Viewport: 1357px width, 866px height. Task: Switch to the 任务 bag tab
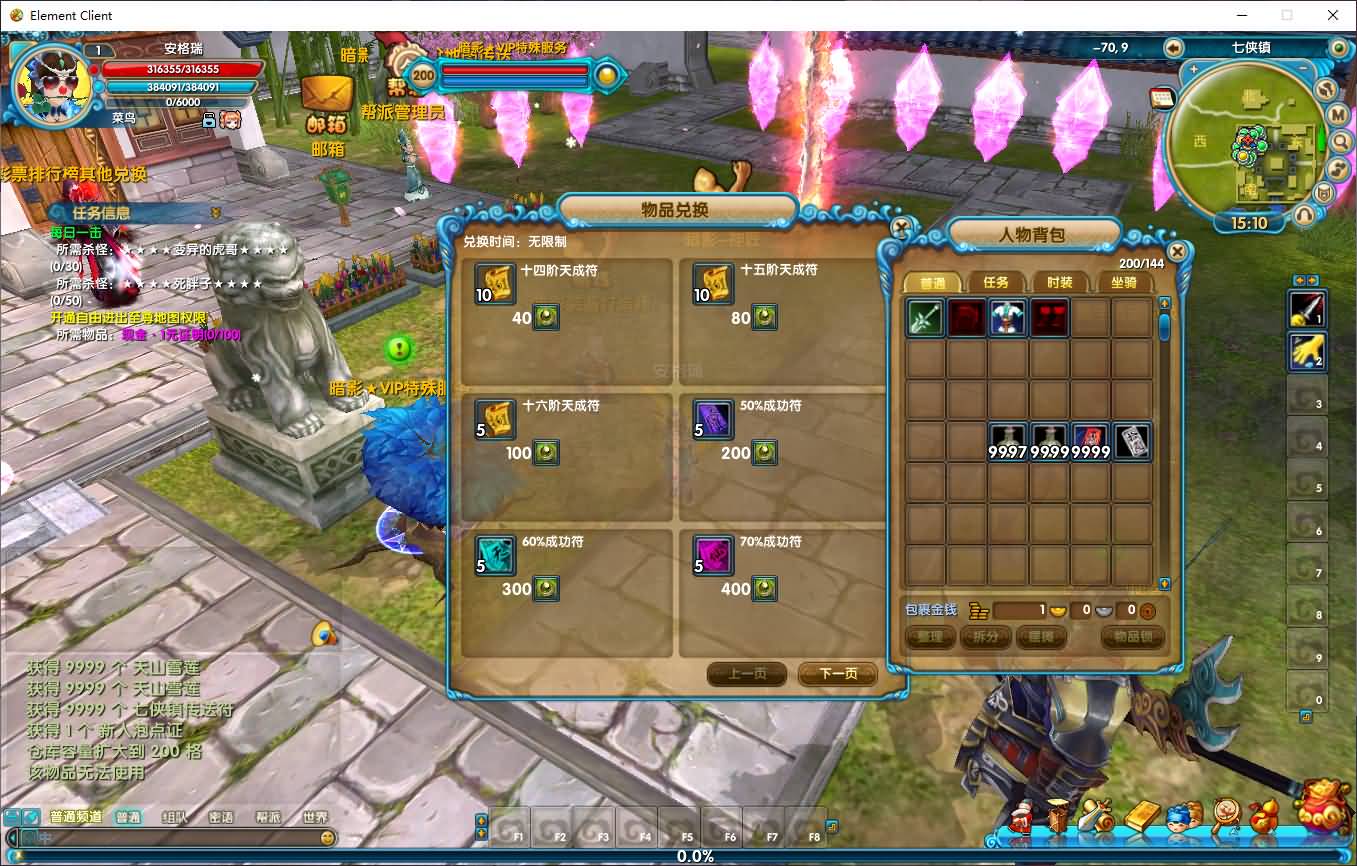996,283
